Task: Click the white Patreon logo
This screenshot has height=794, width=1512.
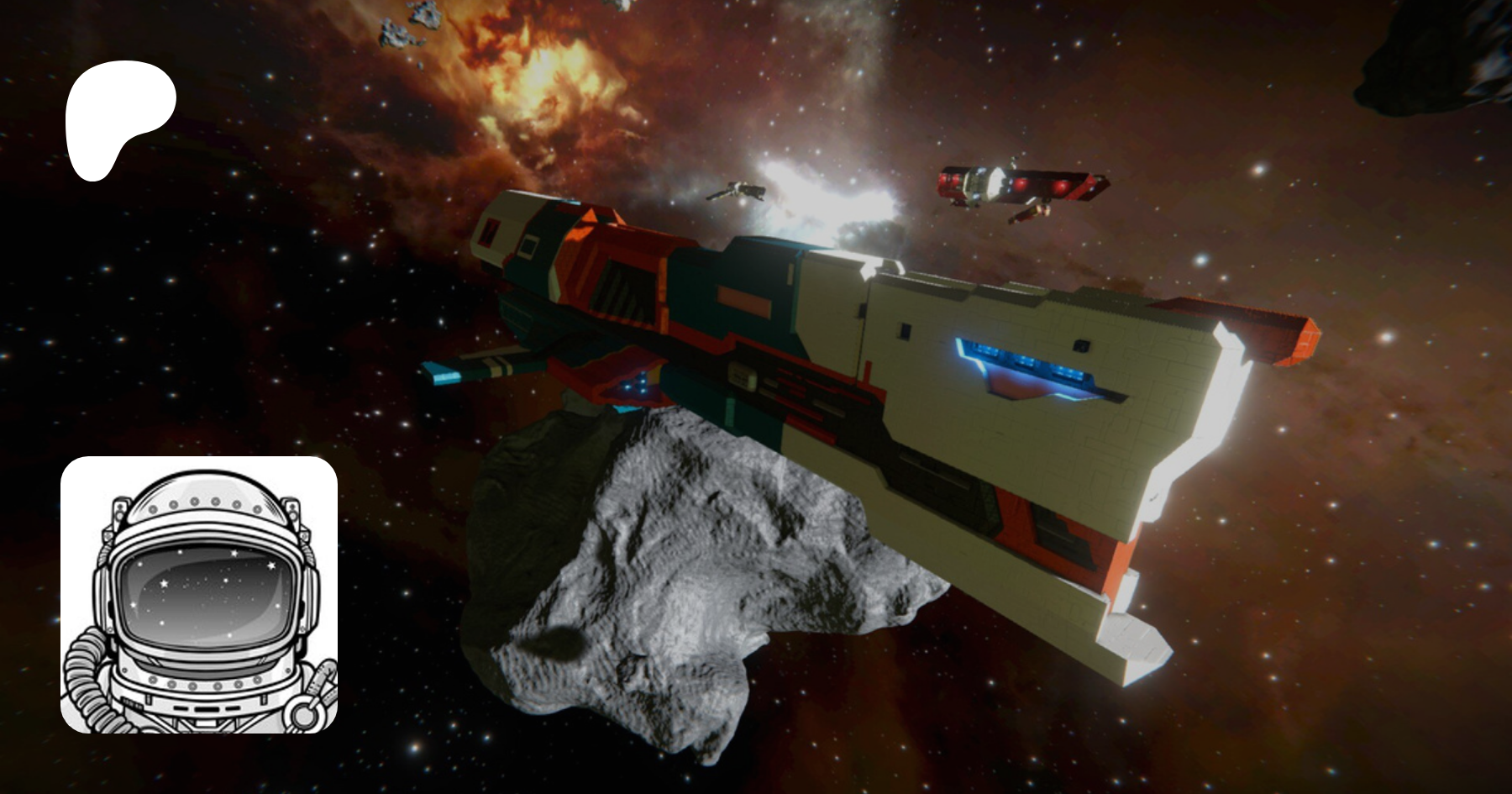Action: (x=118, y=118)
